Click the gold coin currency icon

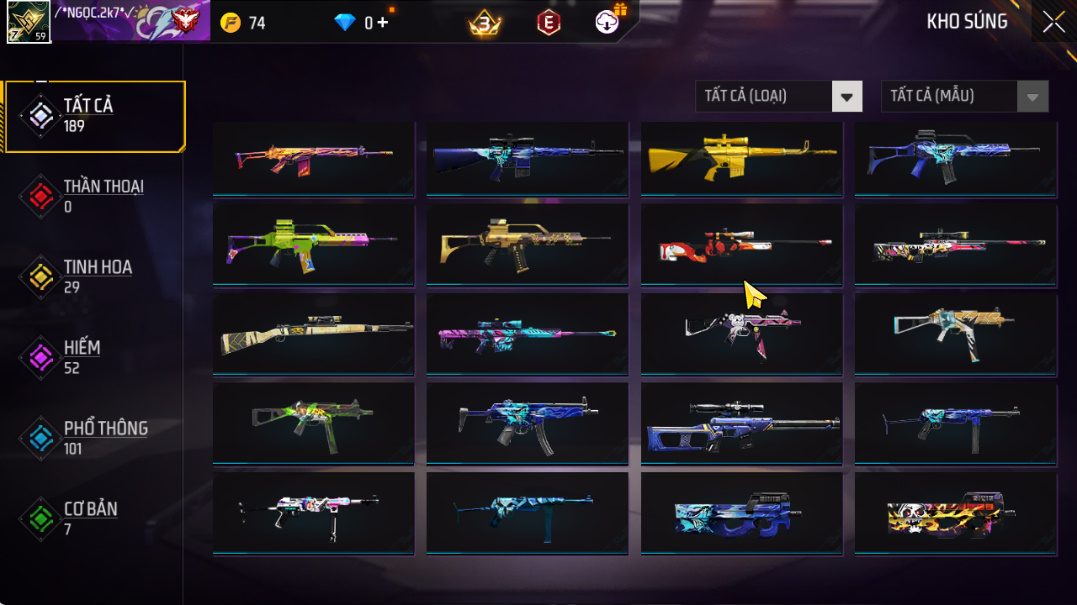[231, 22]
